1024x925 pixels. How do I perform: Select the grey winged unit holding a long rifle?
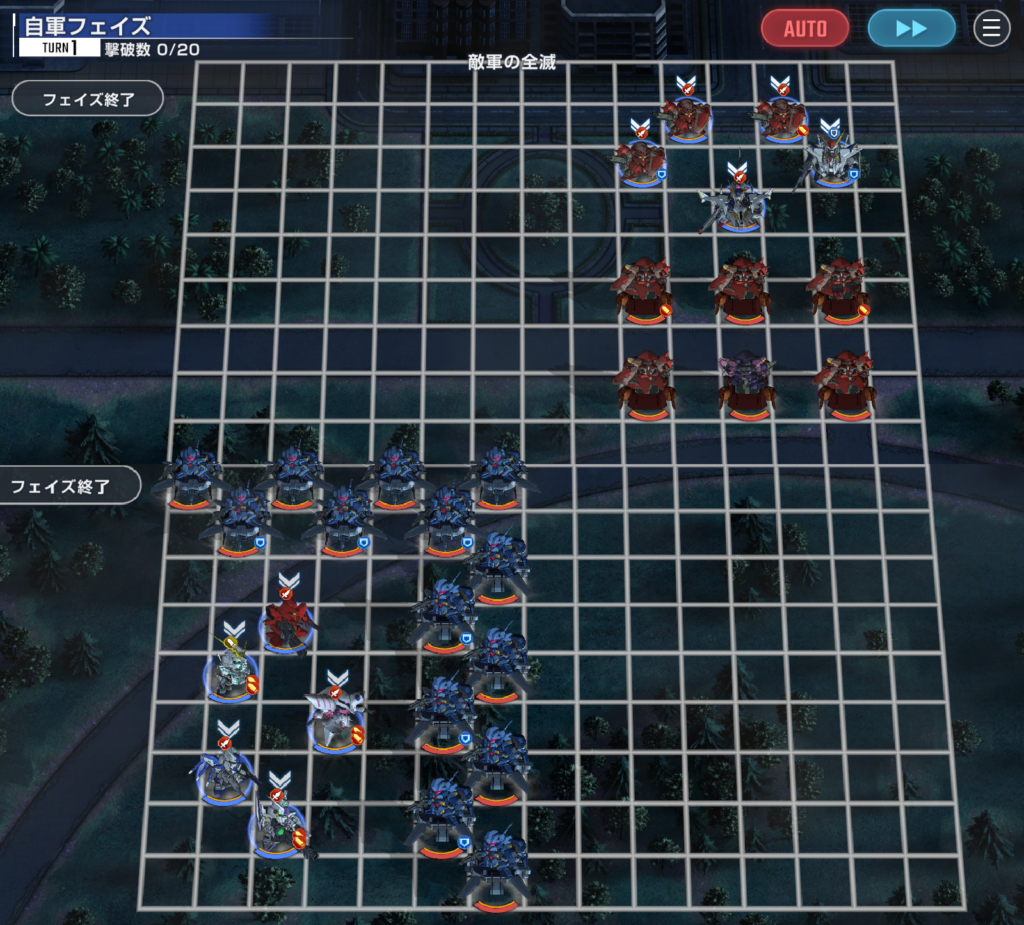coord(738,203)
